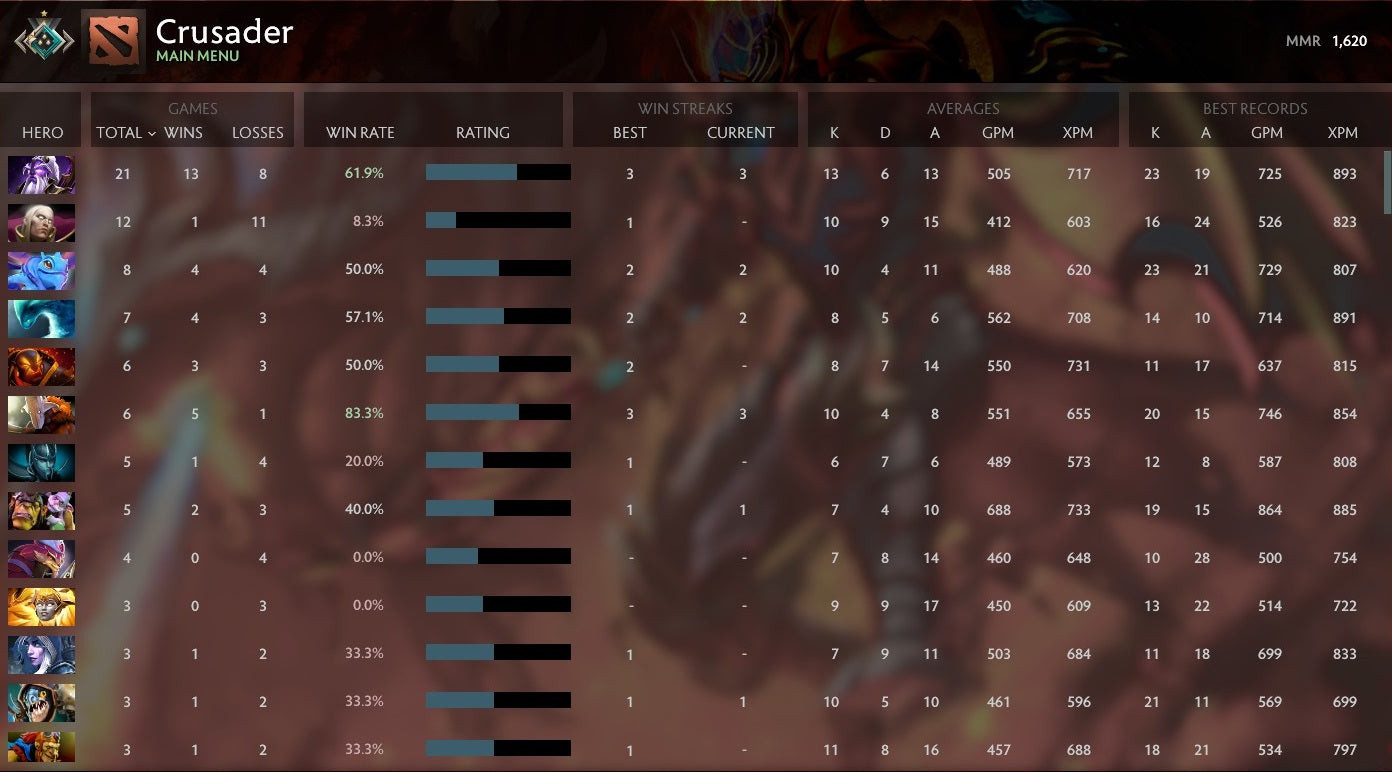The width and height of the screenshot is (1392, 772).
Task: Expand sorting options on the WIN RATE header
Action: (x=359, y=133)
